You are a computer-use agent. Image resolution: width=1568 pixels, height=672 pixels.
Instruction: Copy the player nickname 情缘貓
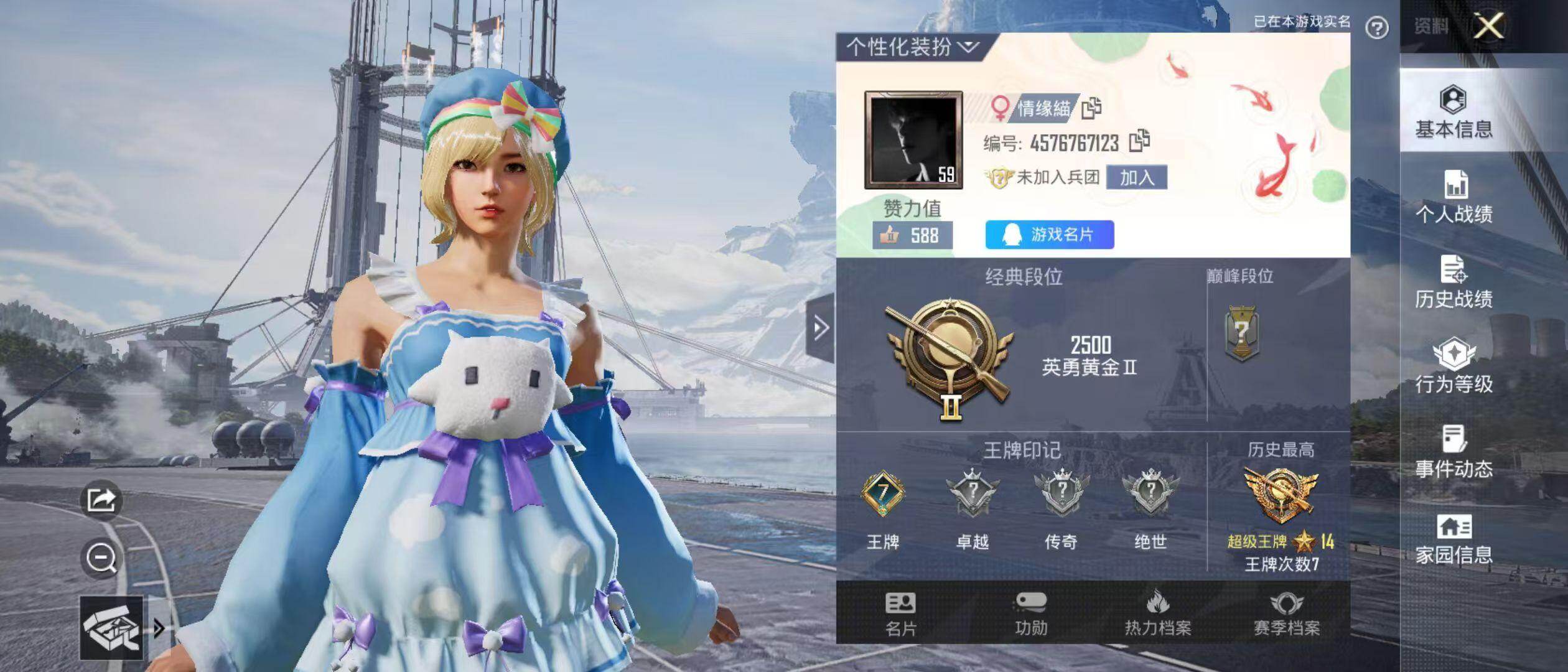(1091, 108)
